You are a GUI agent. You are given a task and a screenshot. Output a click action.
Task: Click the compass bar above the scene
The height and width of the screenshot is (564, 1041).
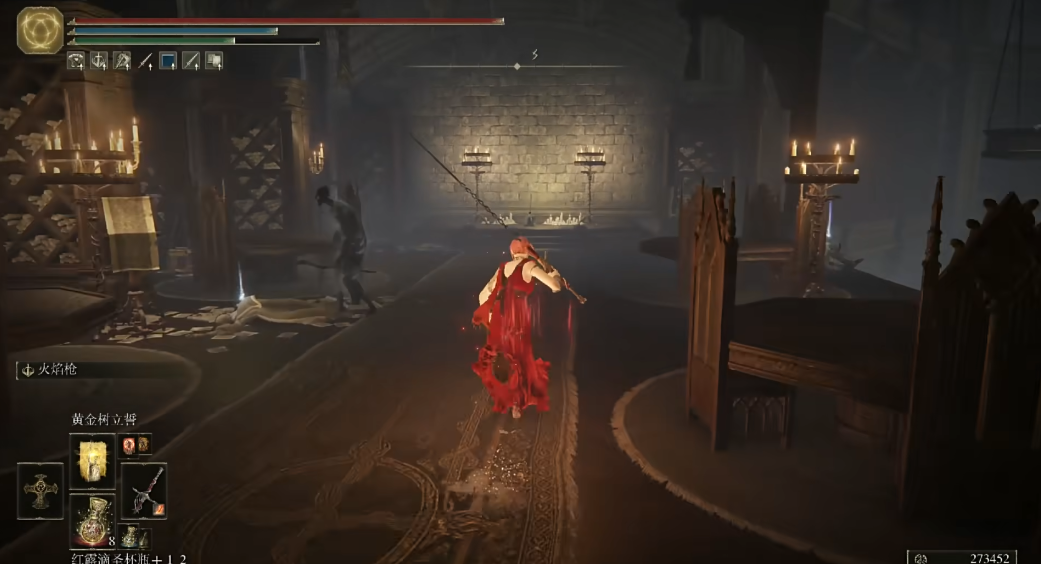pos(516,66)
